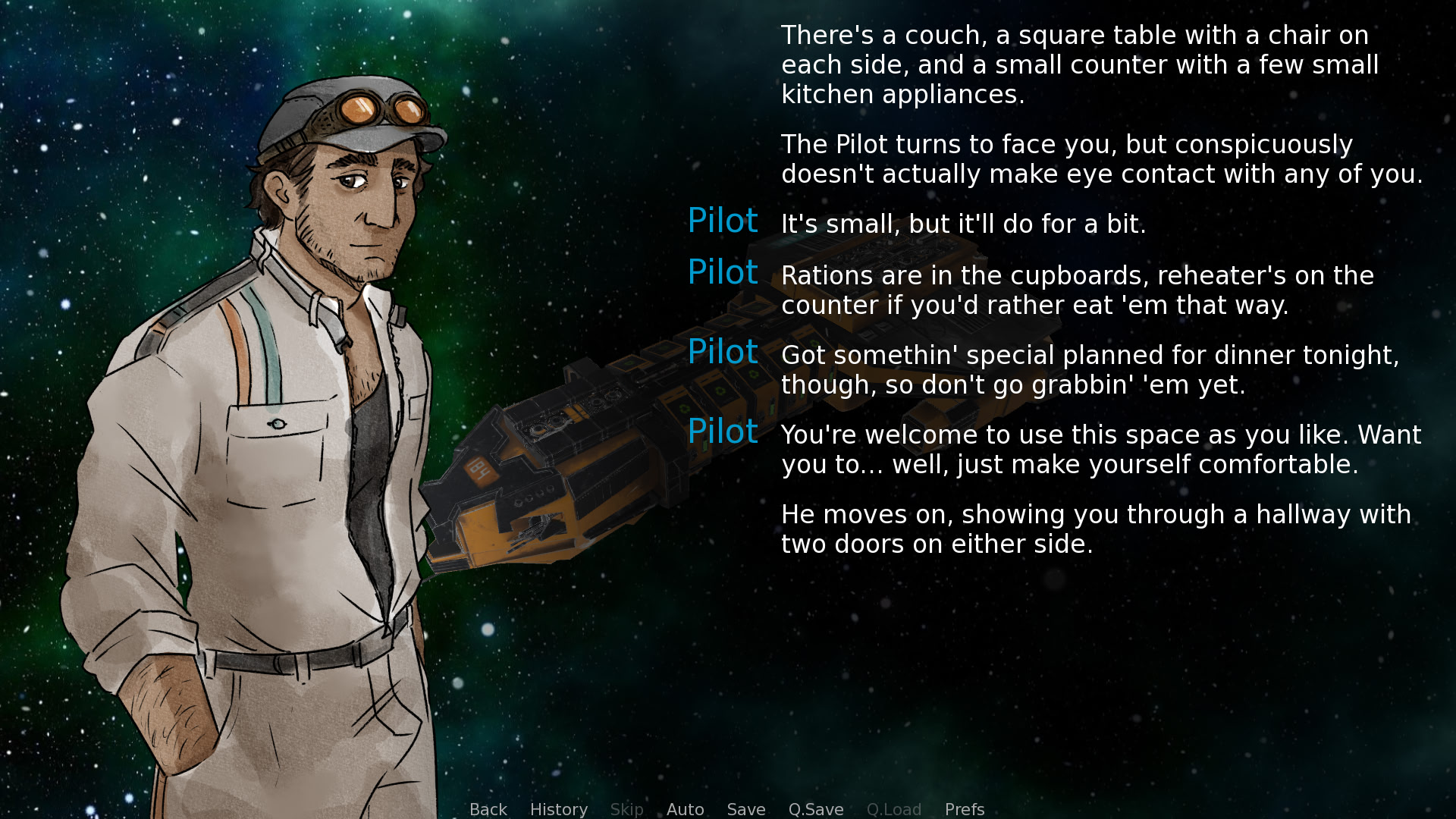Open the Prefs settings screen
This screenshot has height=819, width=1456.
point(964,809)
